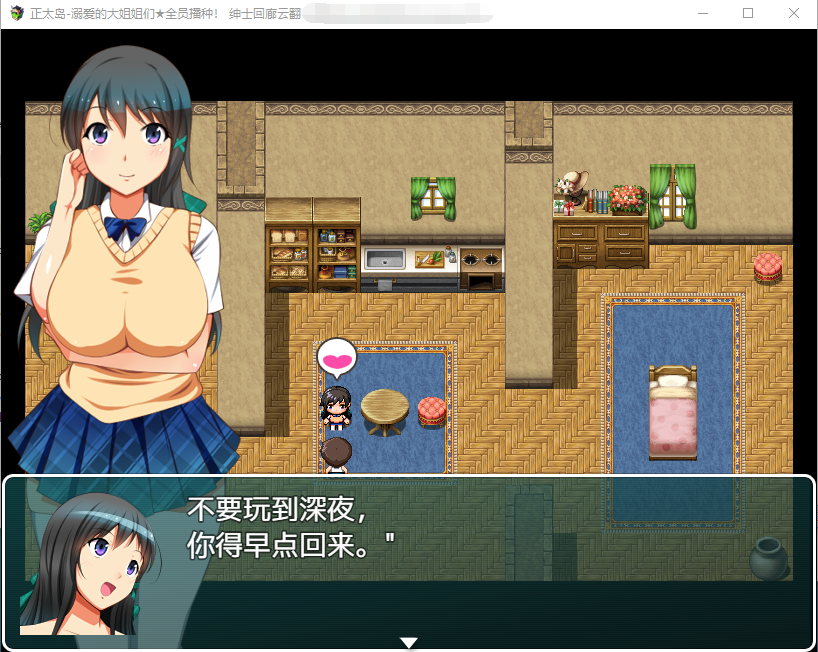This screenshot has height=652, width=818.
Task: Click the dialogue message box text
Action: tap(290, 527)
